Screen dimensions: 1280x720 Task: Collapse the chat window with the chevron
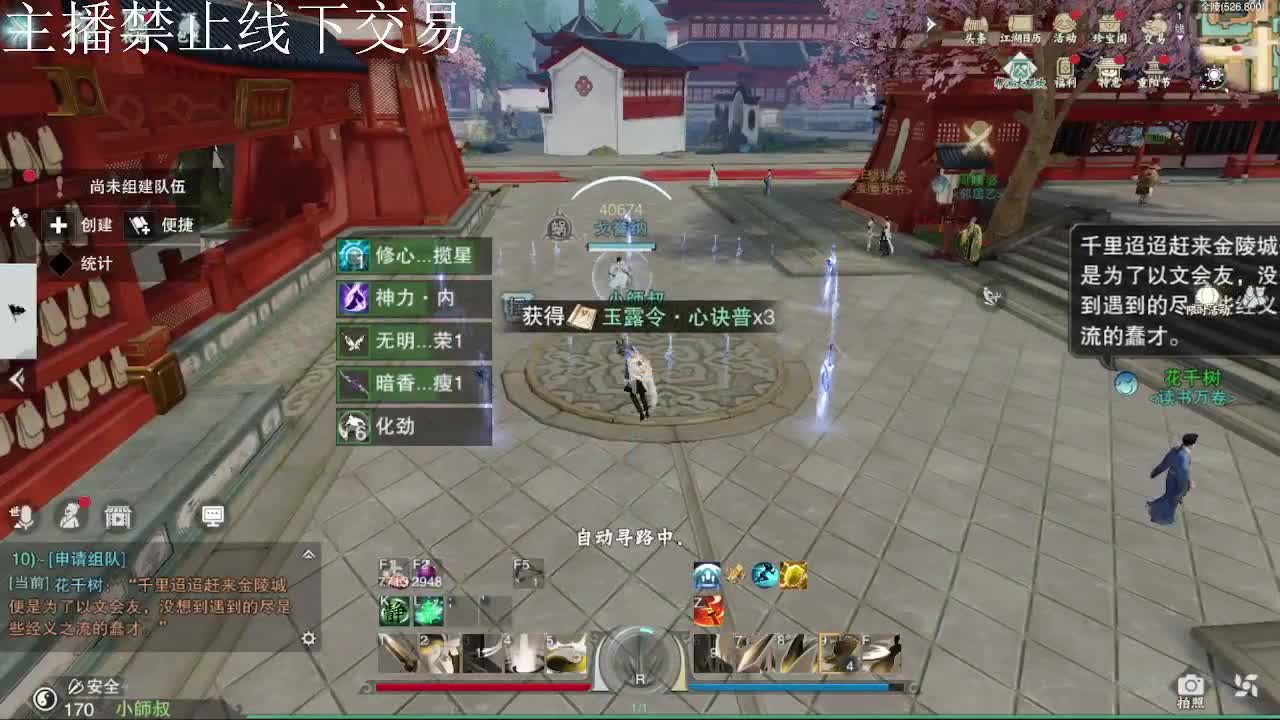[308, 554]
